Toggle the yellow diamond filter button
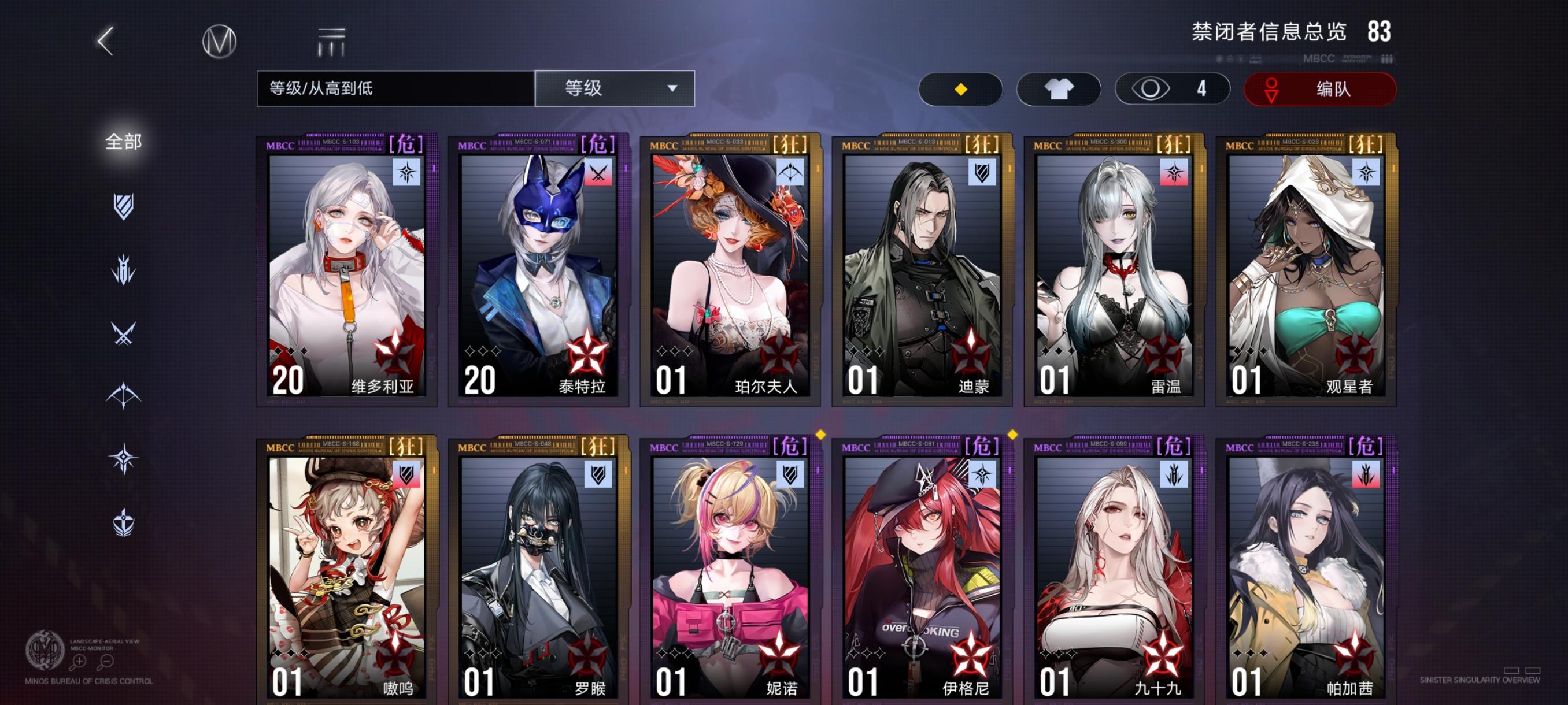1568x705 pixels. [x=960, y=88]
